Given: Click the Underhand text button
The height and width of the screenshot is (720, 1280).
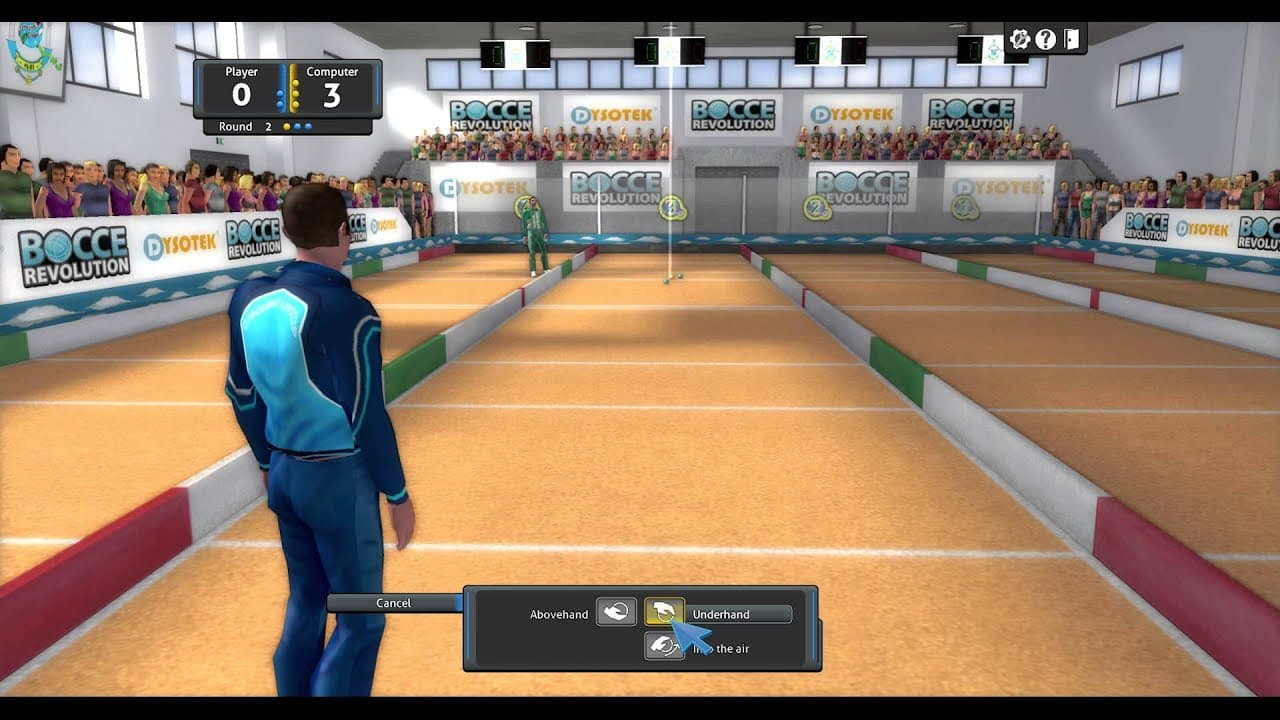Looking at the screenshot, I should tap(737, 613).
